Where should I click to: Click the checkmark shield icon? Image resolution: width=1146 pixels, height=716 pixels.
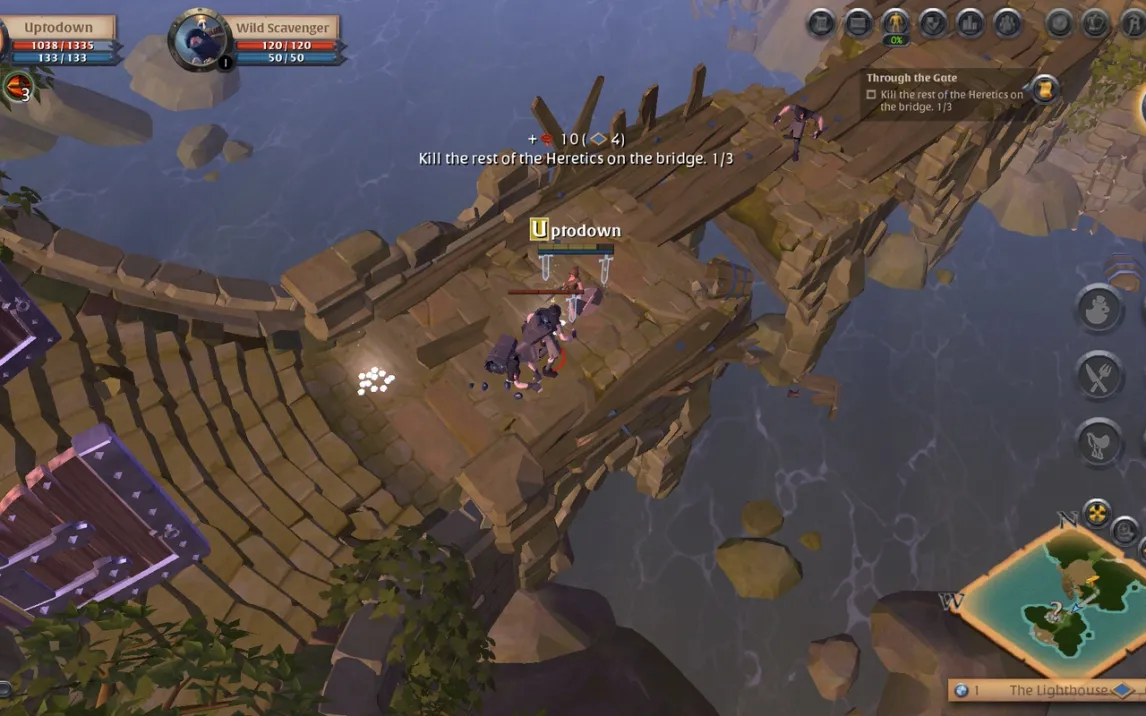click(x=933, y=22)
